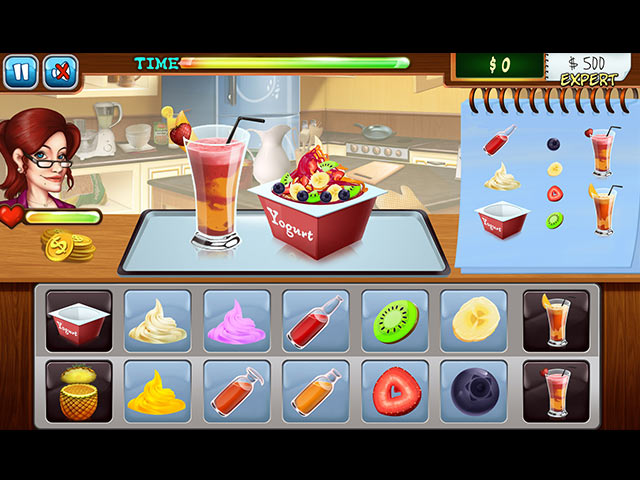This screenshot has width=640, height=480.
Task: Choose the orange syrup bottle
Action: [x=316, y=390]
